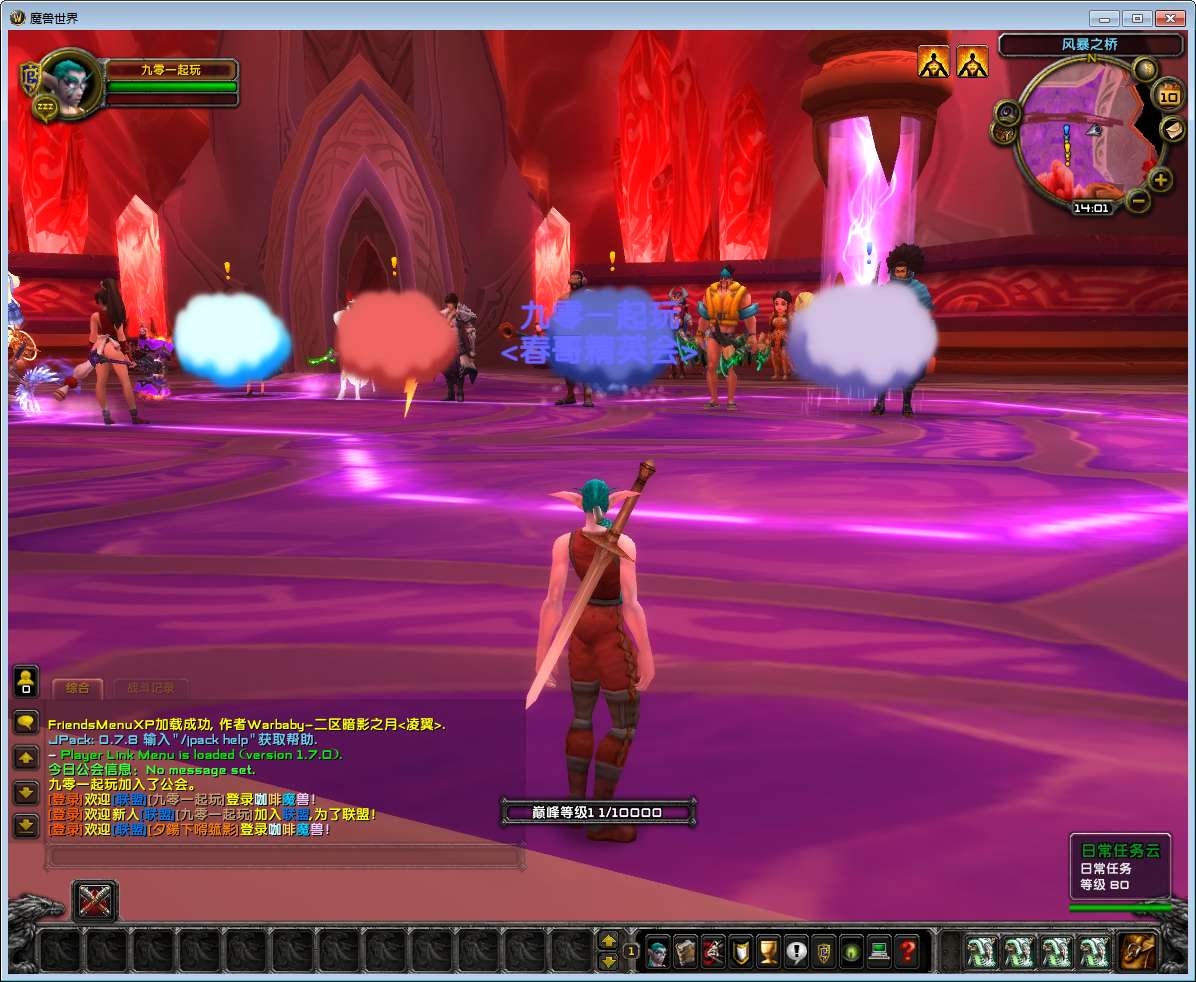Open the mail envelope icon by the minimap
This screenshot has width=1196, height=982.
tap(1172, 129)
